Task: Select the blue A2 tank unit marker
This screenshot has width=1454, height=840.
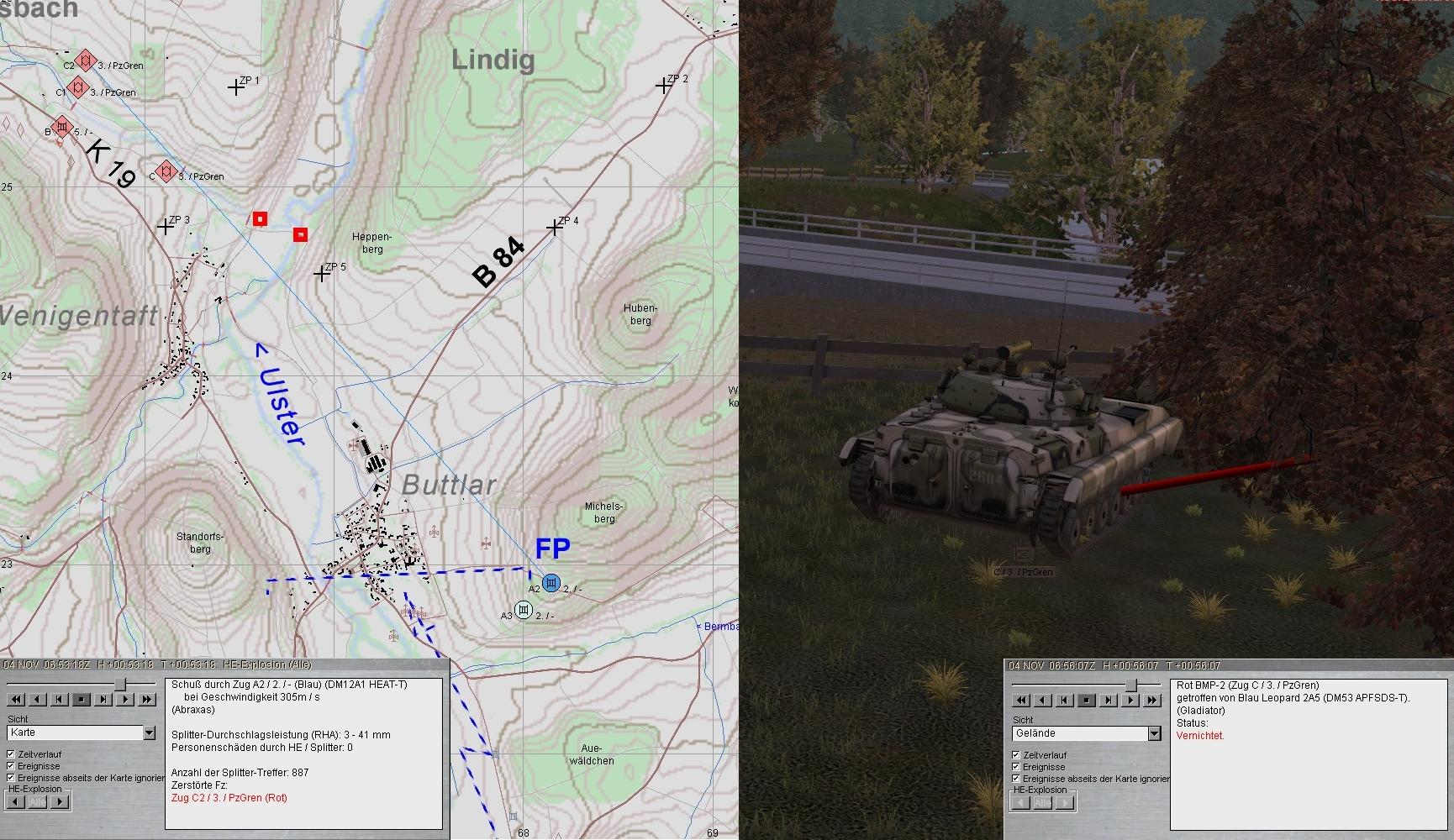Action: coord(551,583)
